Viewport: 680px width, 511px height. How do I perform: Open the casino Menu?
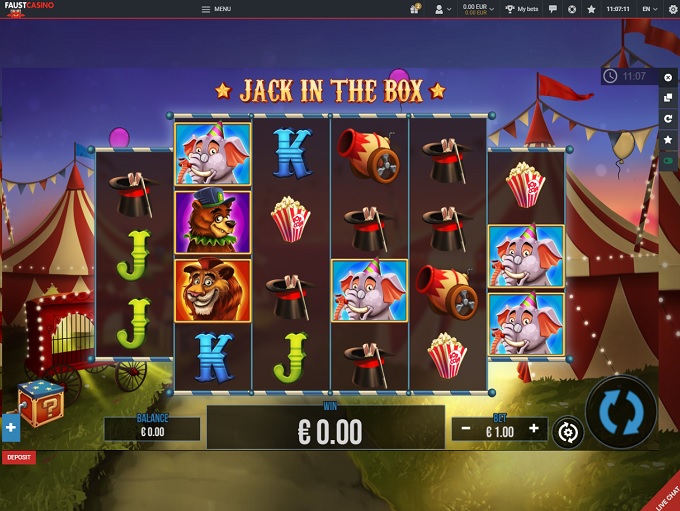point(216,9)
